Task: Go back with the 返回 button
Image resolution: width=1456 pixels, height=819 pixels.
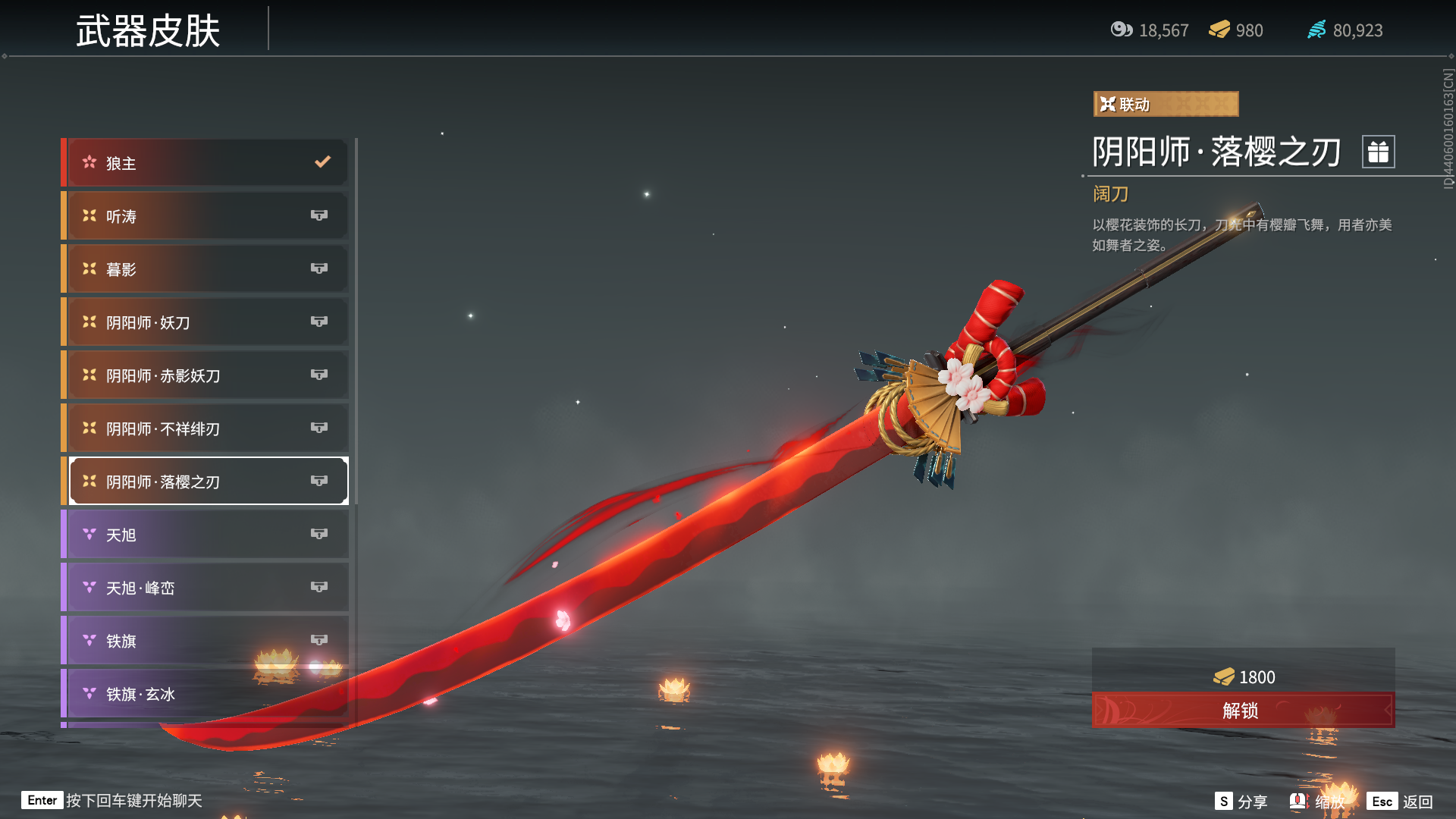Action: click(x=1400, y=802)
